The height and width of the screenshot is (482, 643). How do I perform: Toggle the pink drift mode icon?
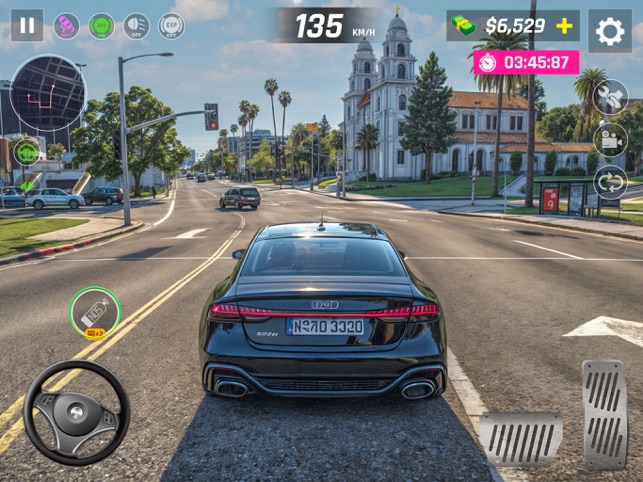click(x=66, y=26)
